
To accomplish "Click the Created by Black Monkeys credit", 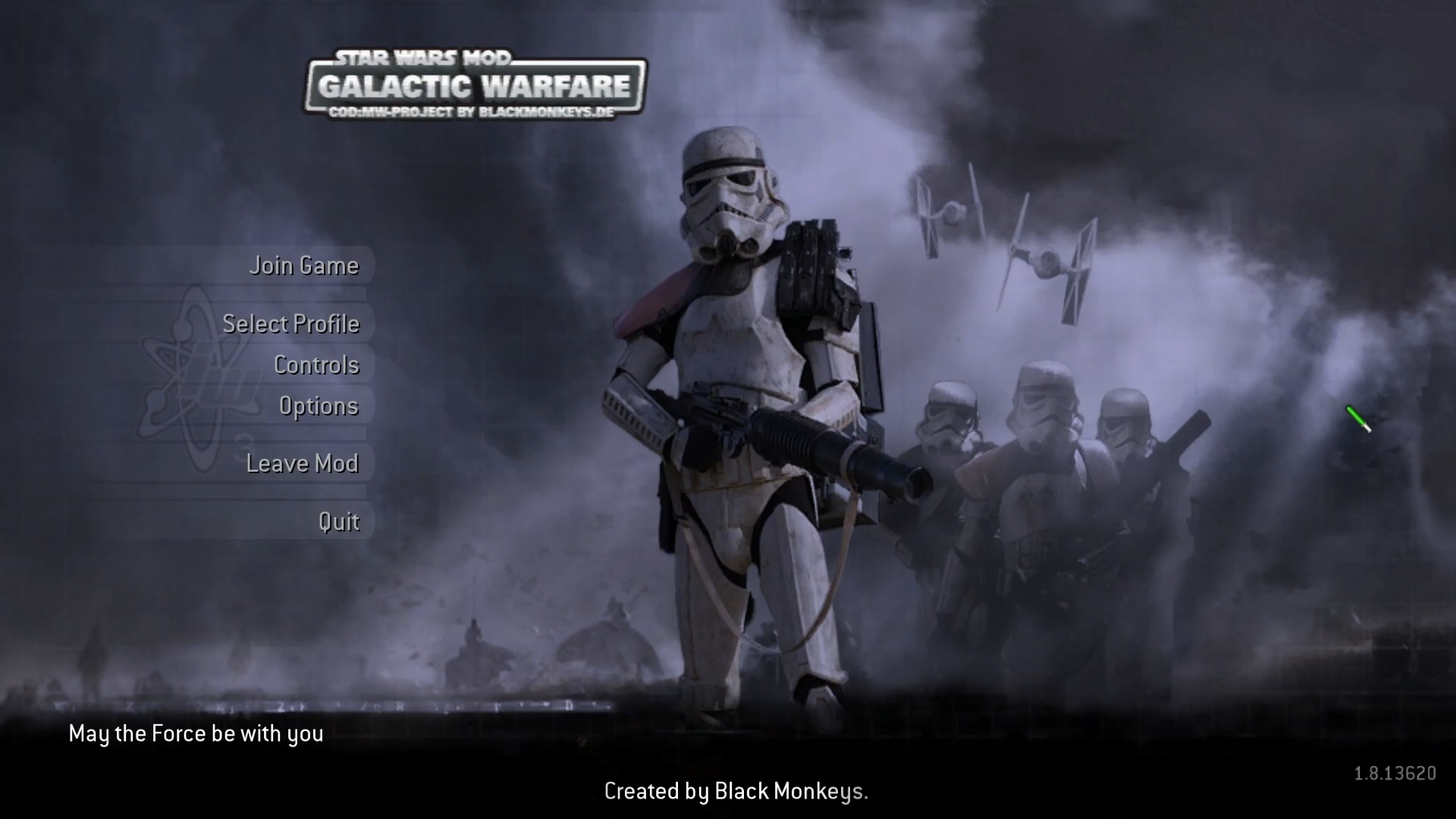I will (736, 791).
